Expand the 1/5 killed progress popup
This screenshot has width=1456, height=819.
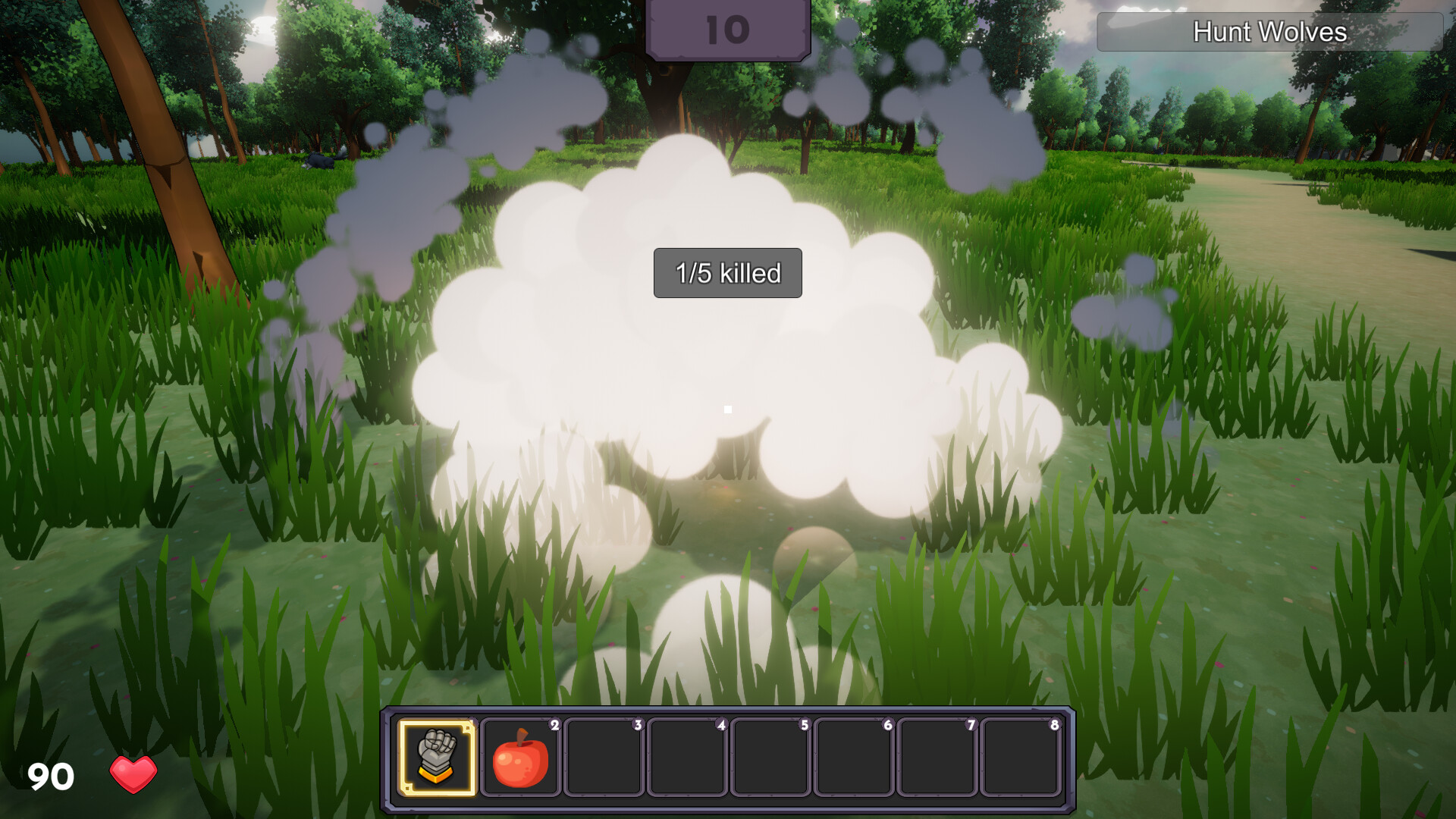click(727, 273)
